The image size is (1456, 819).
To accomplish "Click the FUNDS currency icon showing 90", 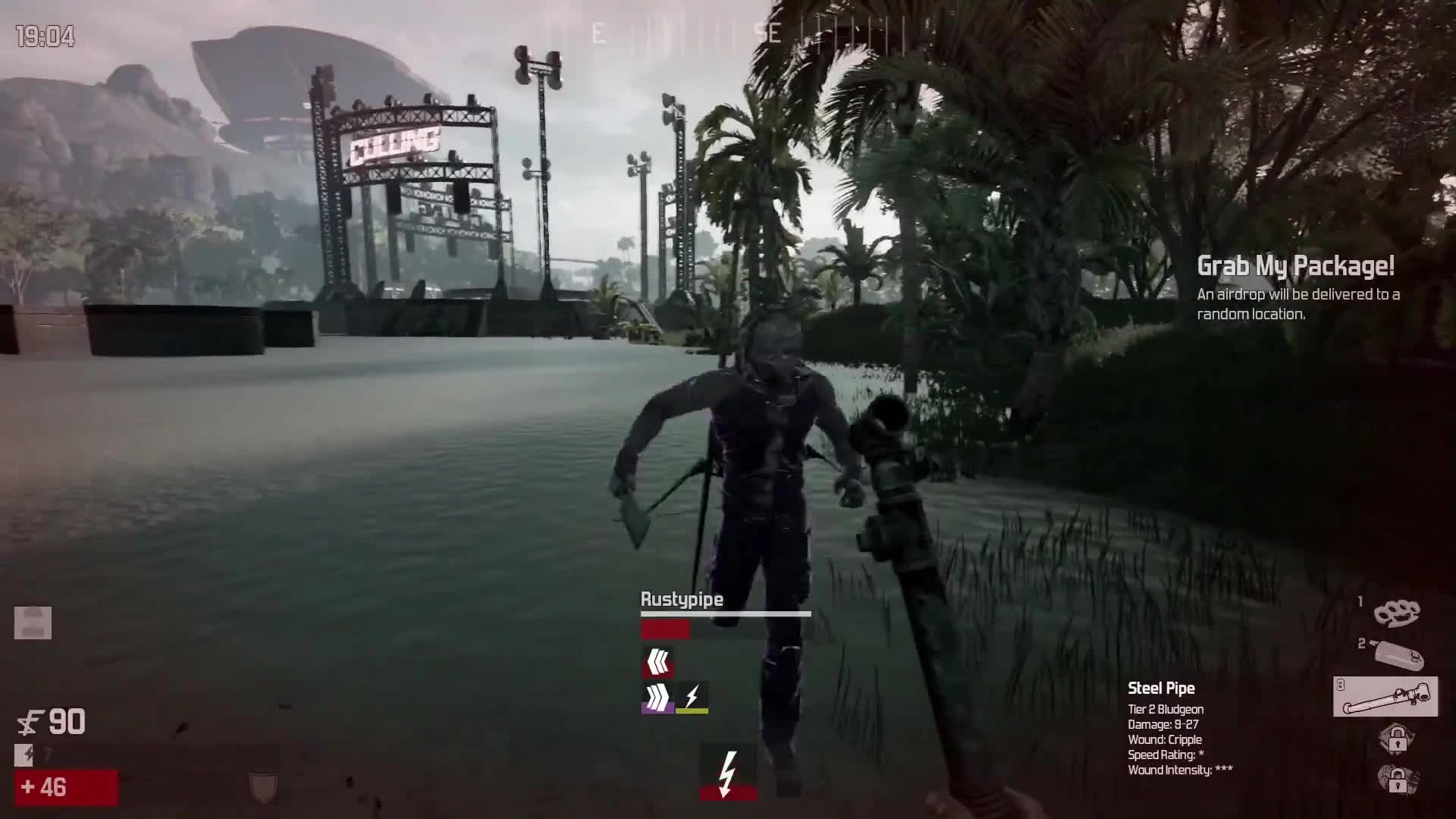I will click(x=30, y=723).
